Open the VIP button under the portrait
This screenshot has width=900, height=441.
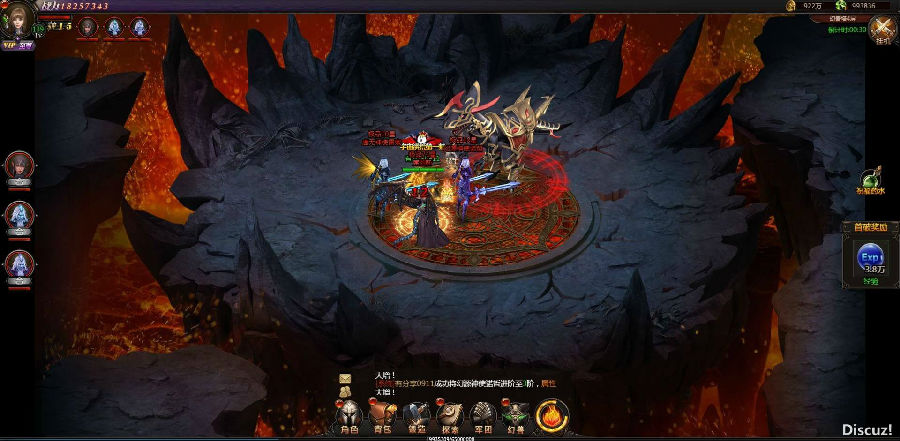(x=11, y=45)
